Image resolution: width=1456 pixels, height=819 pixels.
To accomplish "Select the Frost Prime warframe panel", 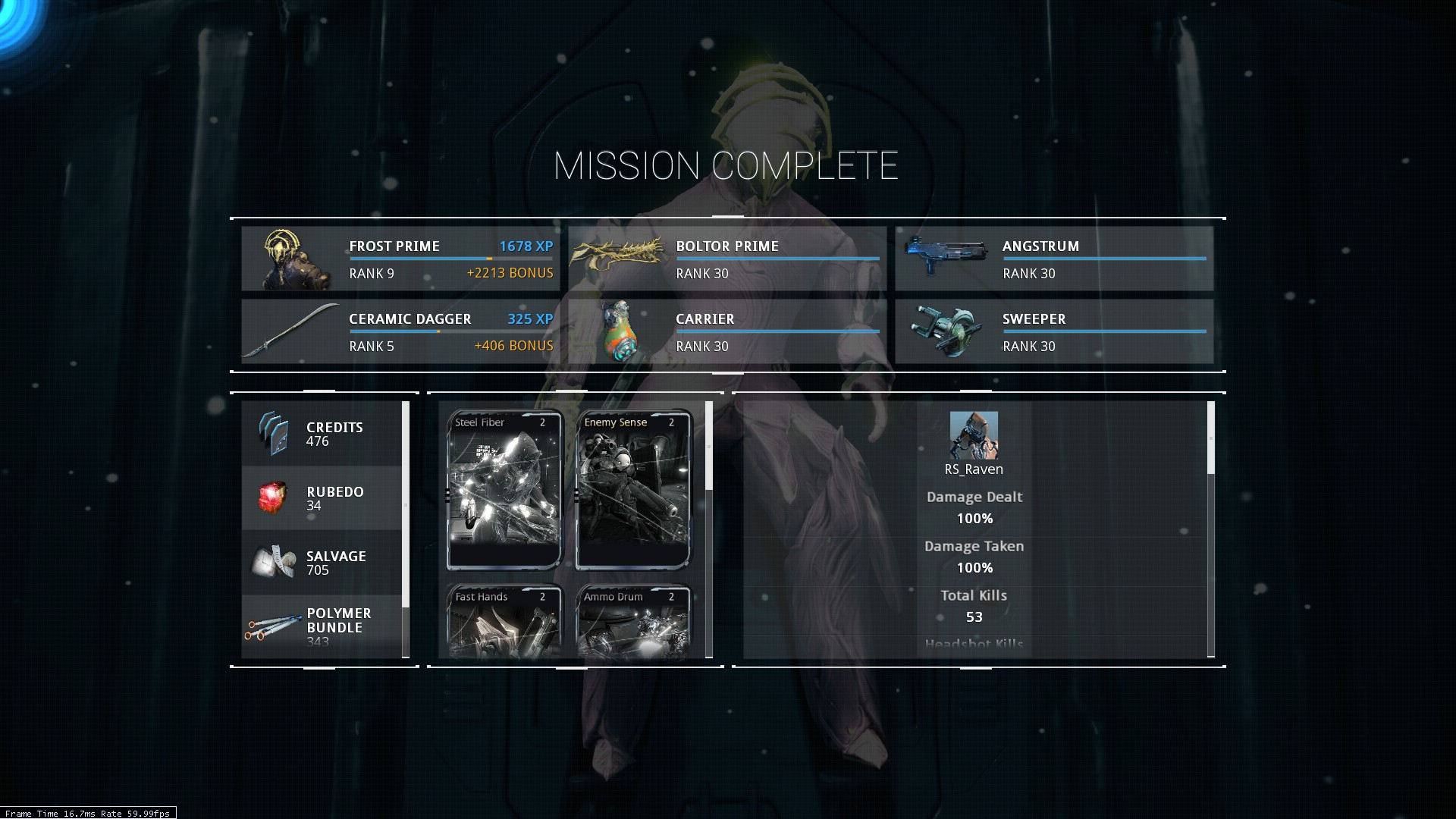I will [400, 259].
